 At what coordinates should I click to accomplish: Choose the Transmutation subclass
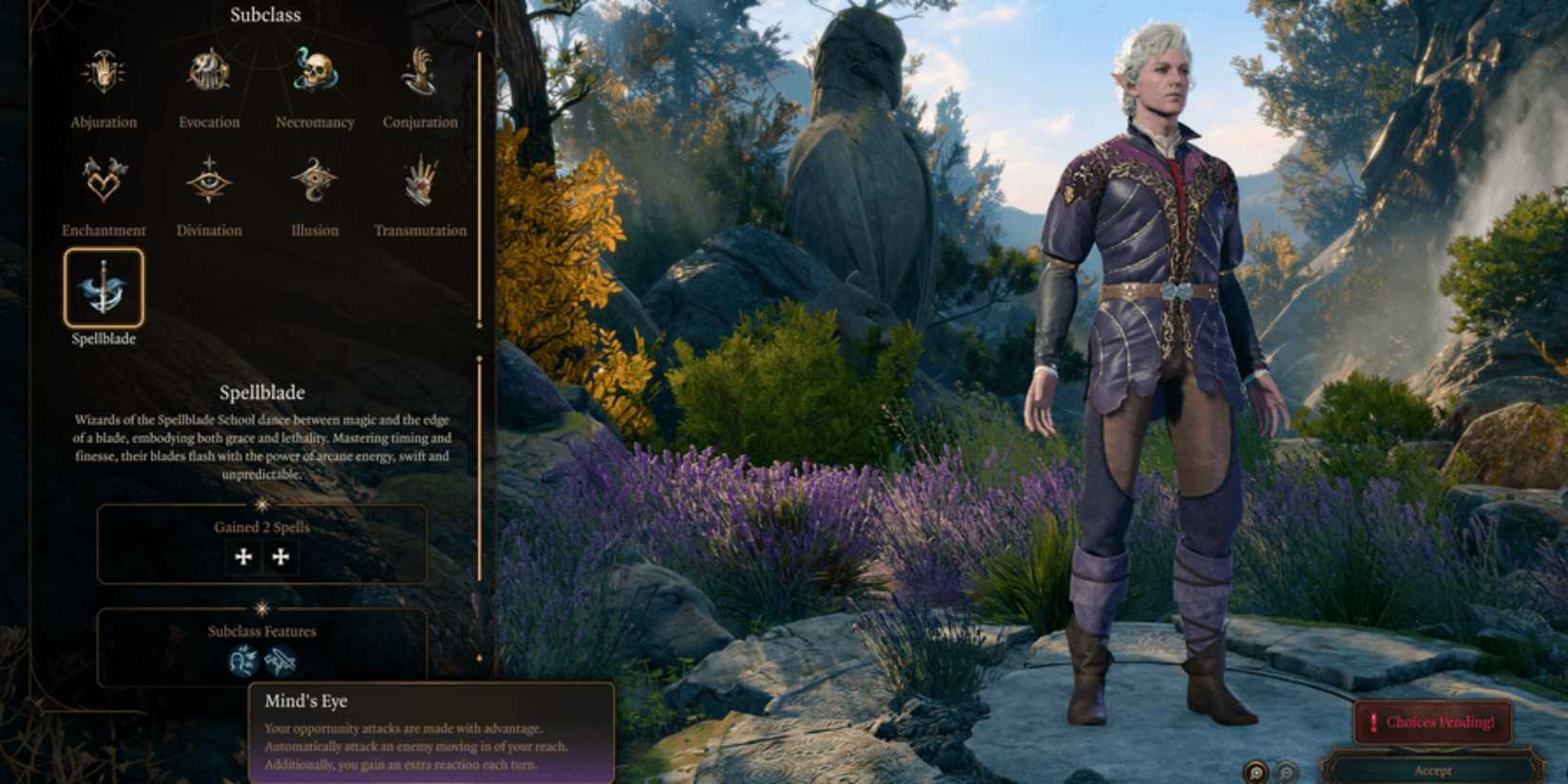pyautogui.click(x=419, y=181)
